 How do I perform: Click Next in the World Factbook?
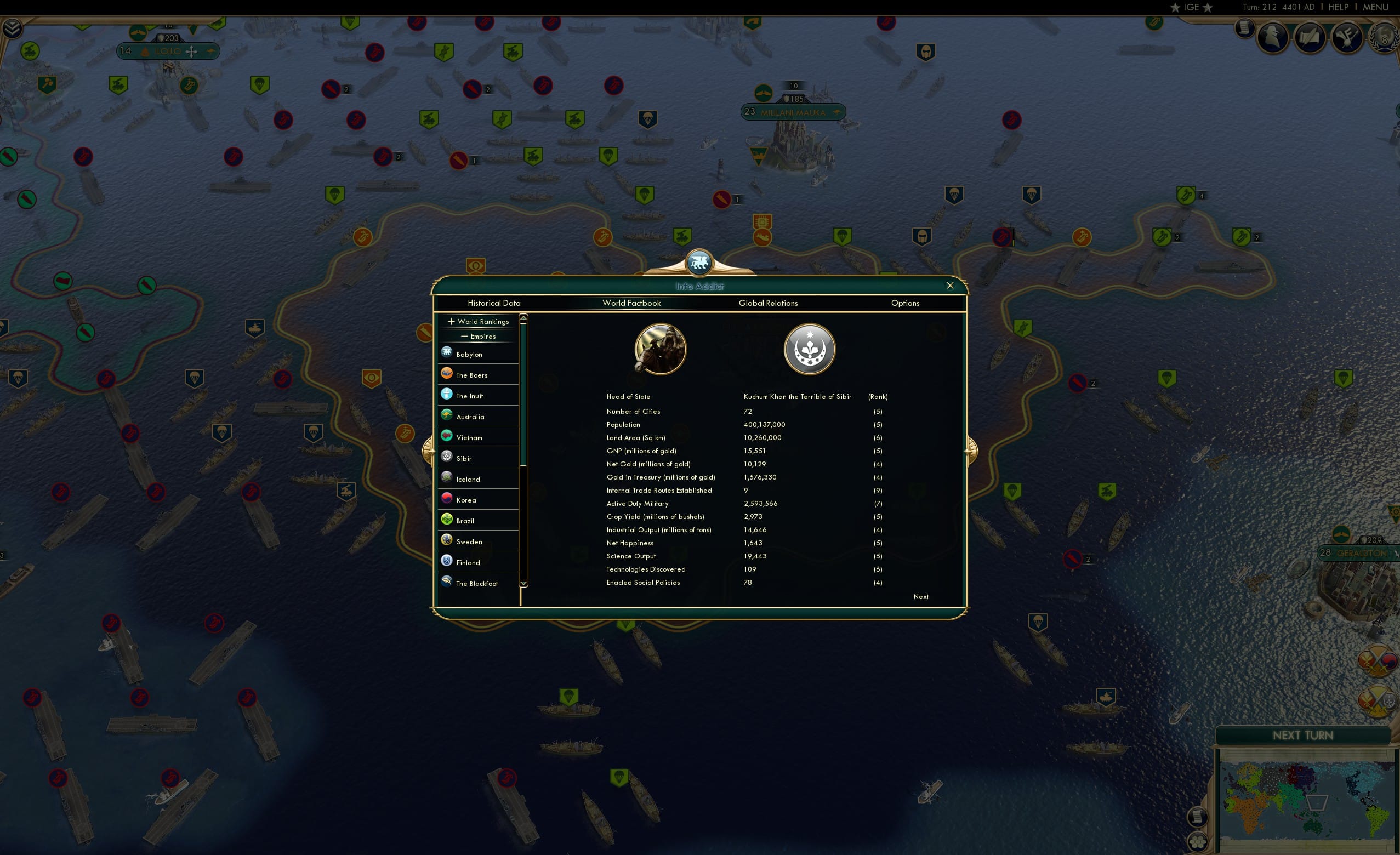(920, 596)
